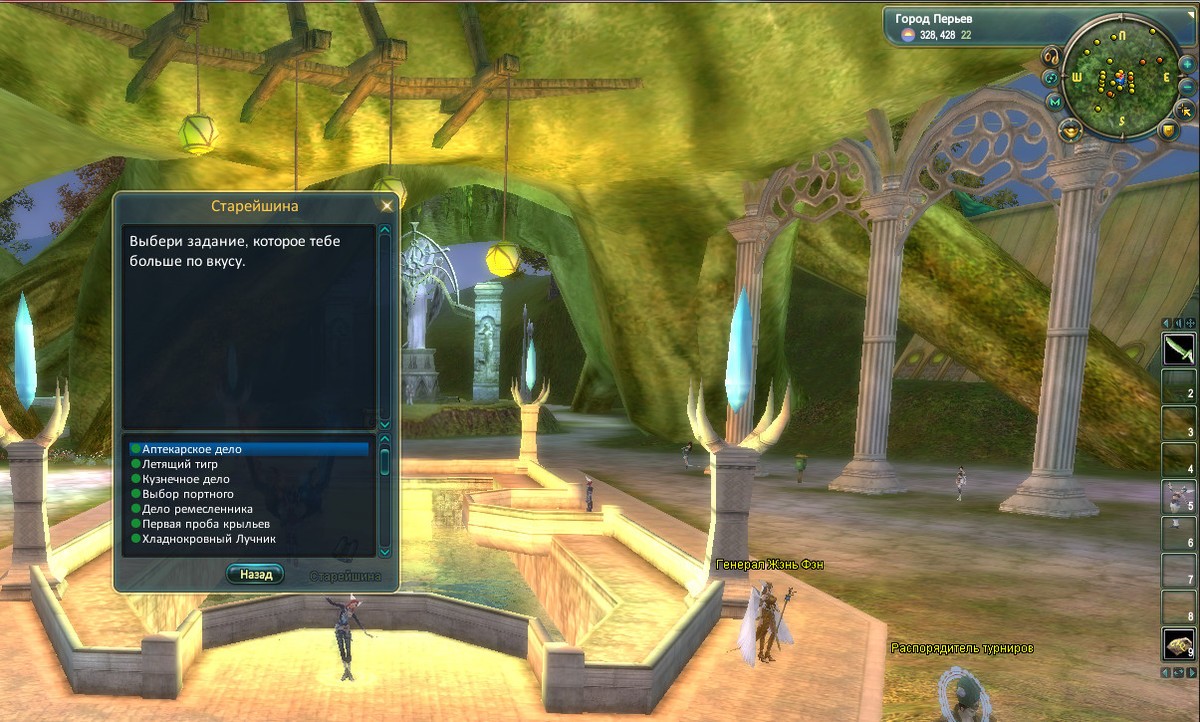
Task: Click the circular minimap
Action: point(1120,78)
